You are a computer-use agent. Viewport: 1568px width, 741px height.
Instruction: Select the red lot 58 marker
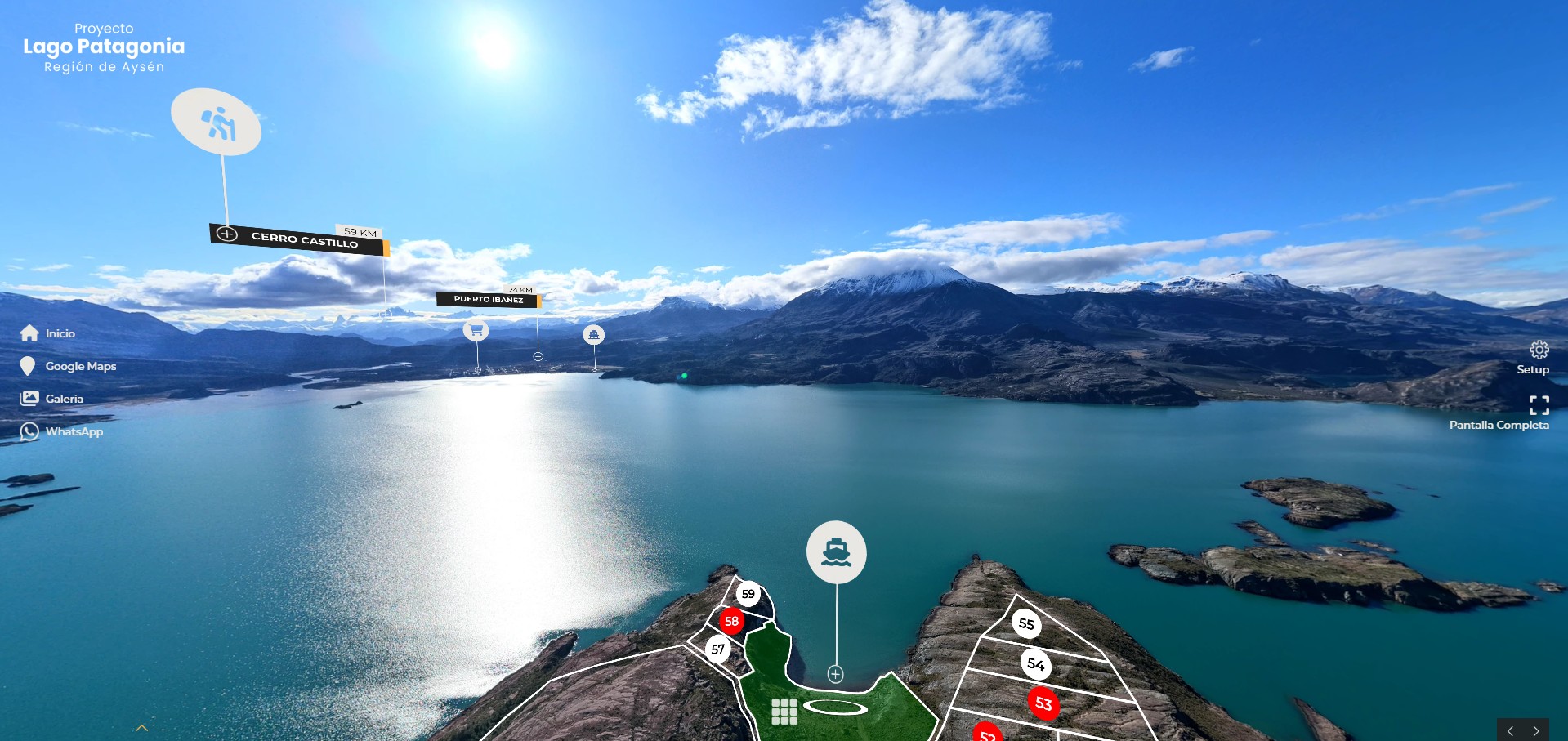click(731, 622)
